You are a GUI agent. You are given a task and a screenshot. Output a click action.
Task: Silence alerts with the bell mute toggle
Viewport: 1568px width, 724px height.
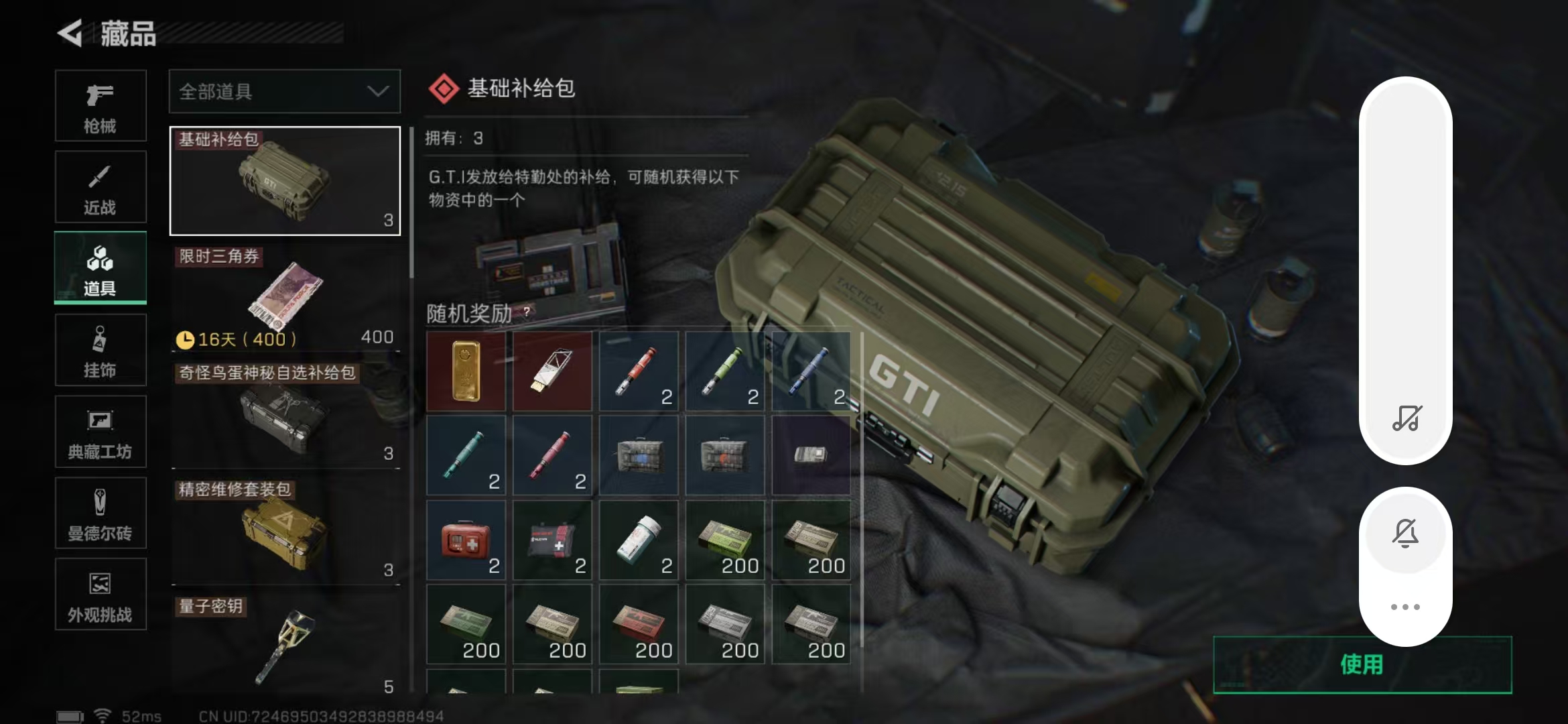pyautogui.click(x=1405, y=533)
